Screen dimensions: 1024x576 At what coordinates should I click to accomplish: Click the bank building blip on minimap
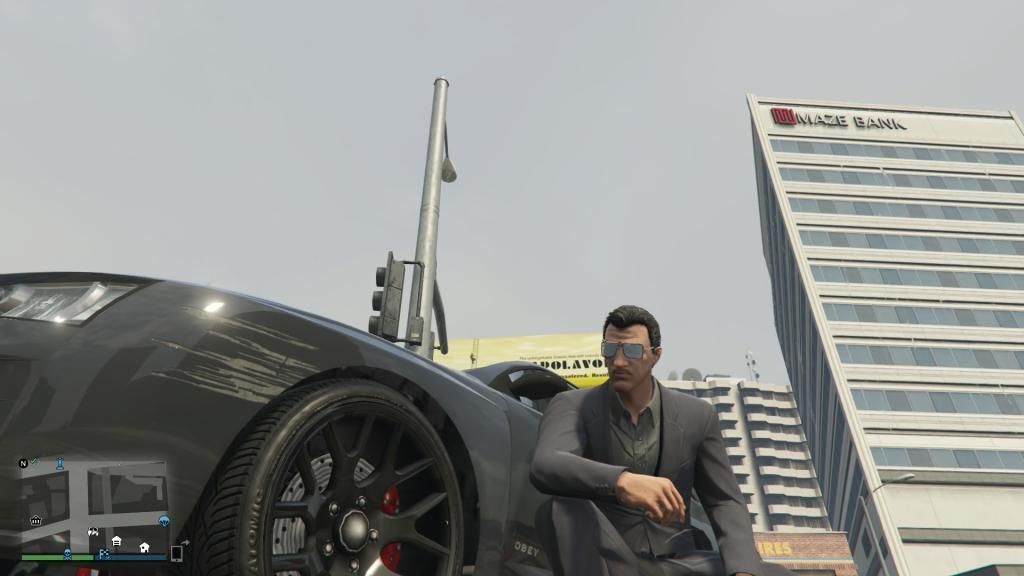[x=36, y=520]
